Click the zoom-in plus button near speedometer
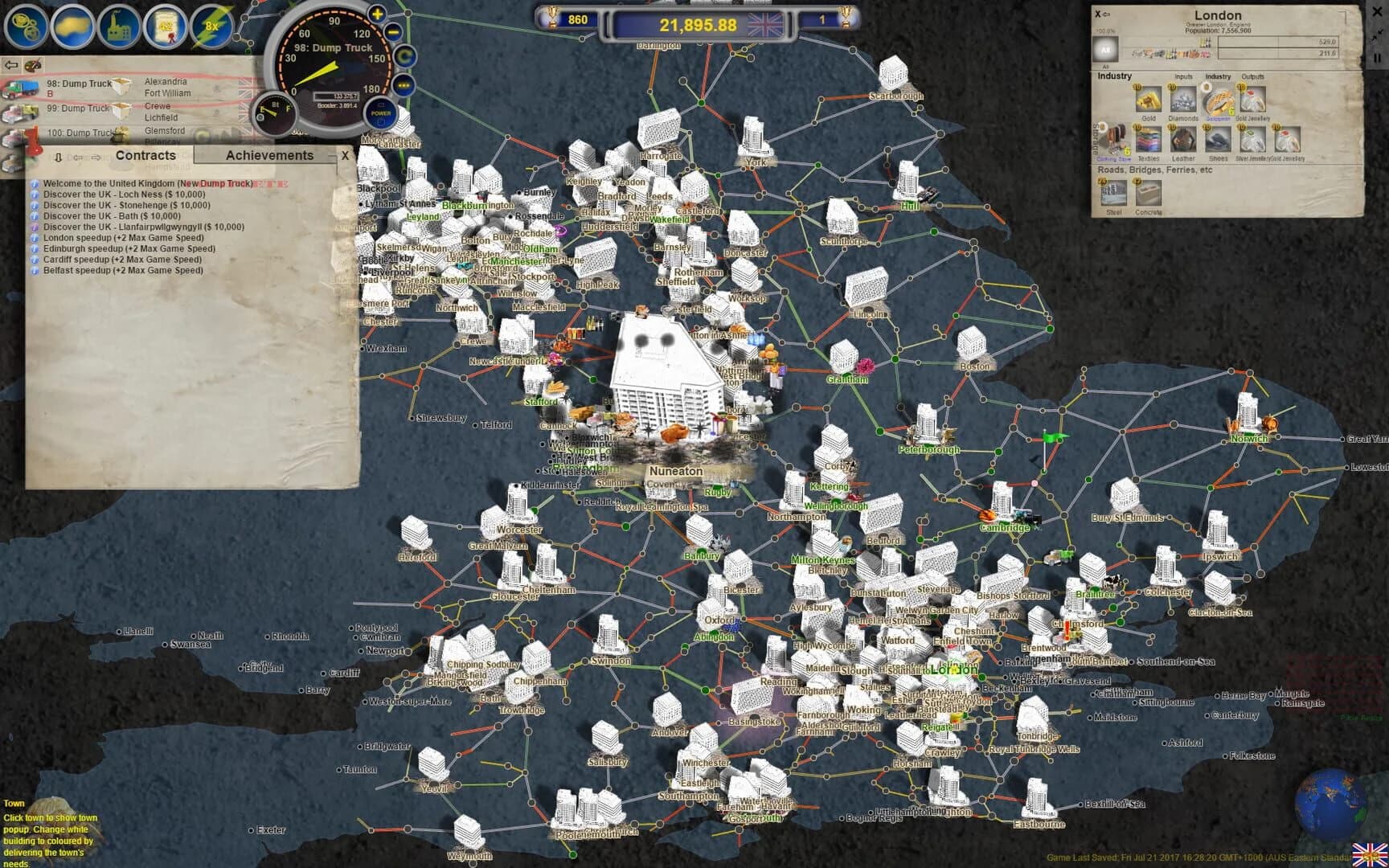This screenshot has width=1389, height=868. tap(377, 14)
